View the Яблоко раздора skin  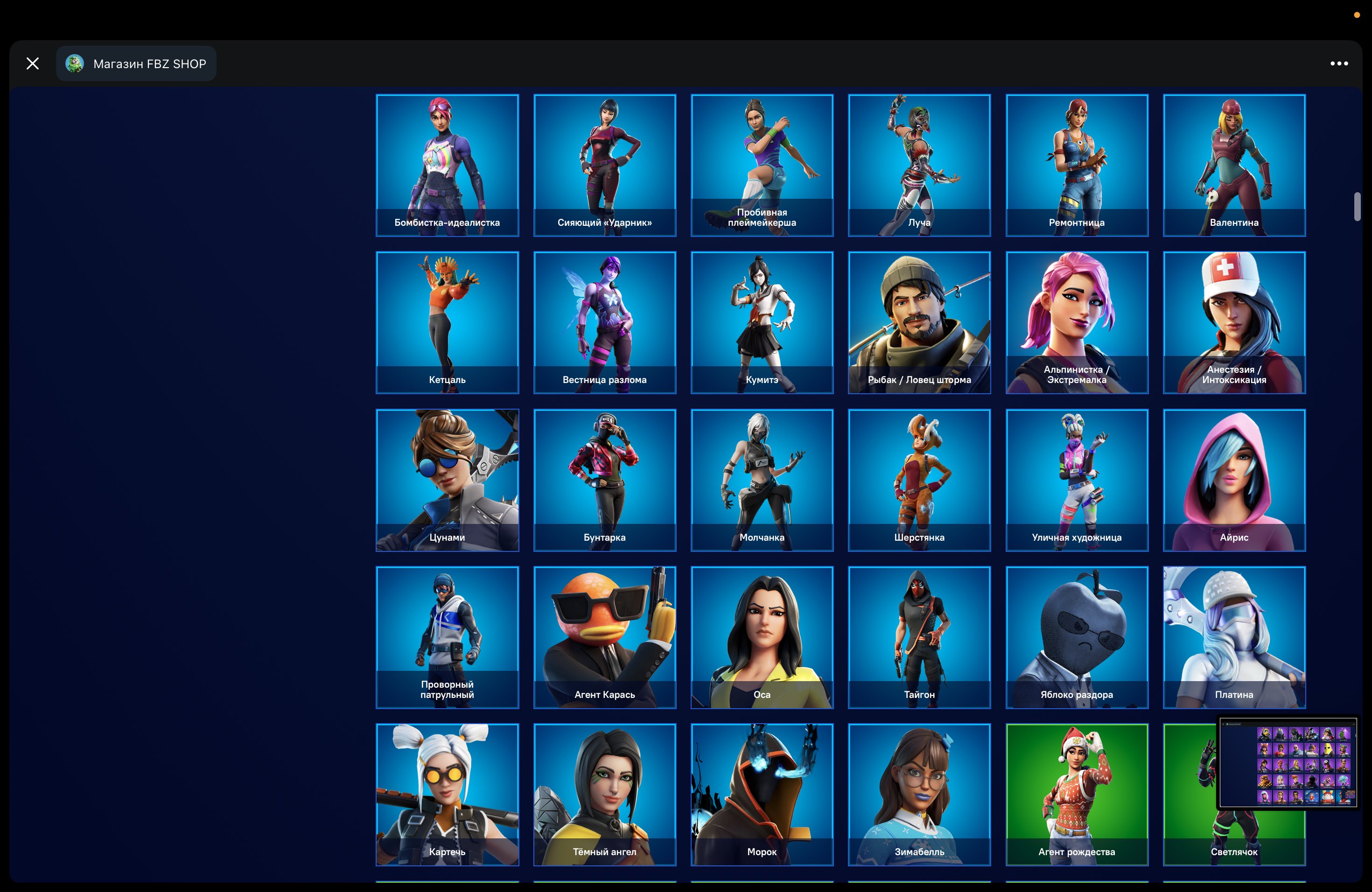tap(1077, 637)
